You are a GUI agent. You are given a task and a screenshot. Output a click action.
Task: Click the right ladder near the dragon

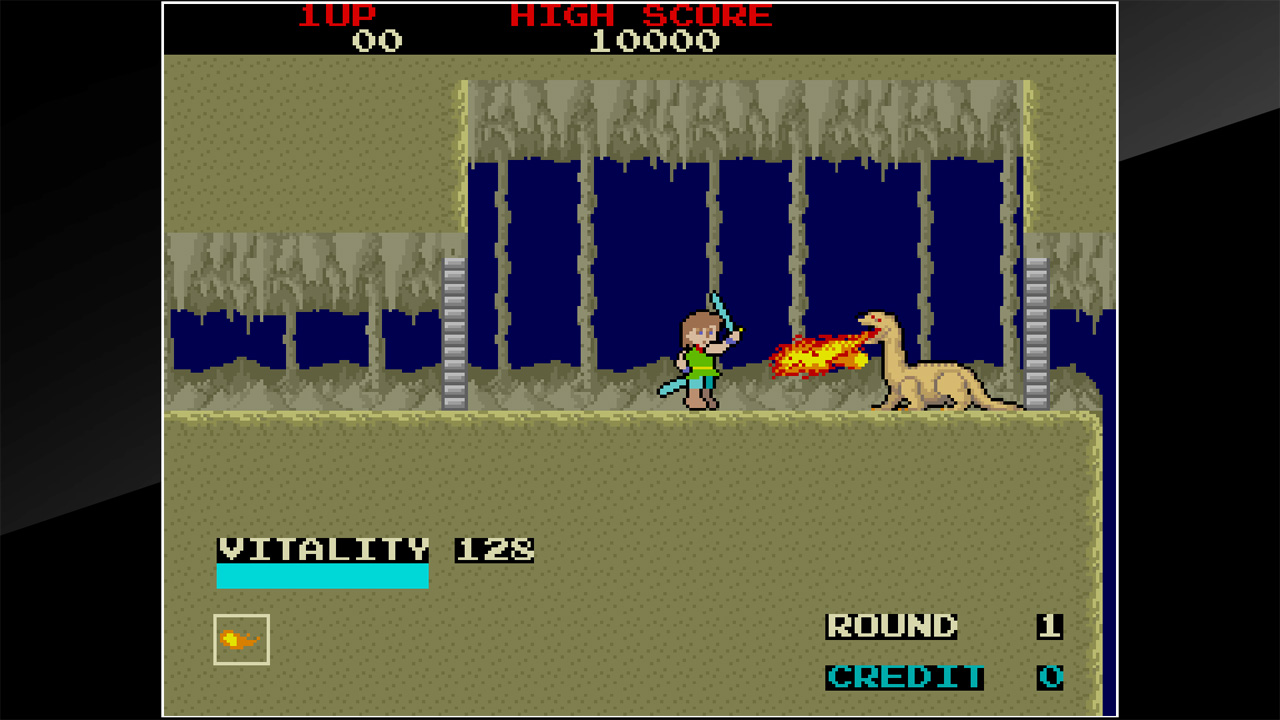point(1036,335)
